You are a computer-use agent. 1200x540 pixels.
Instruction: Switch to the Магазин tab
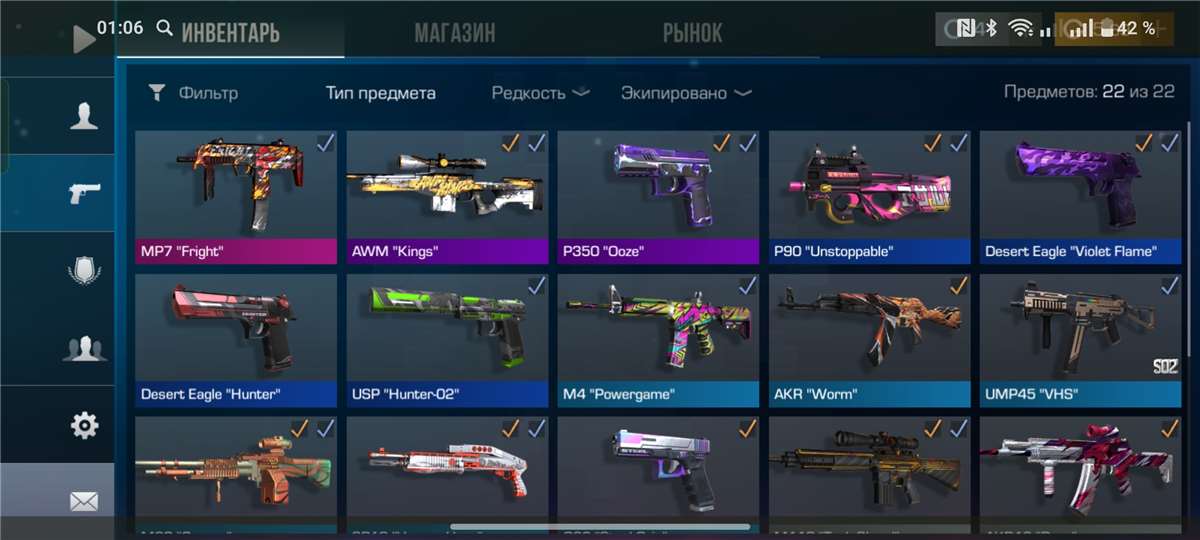pyautogui.click(x=454, y=33)
